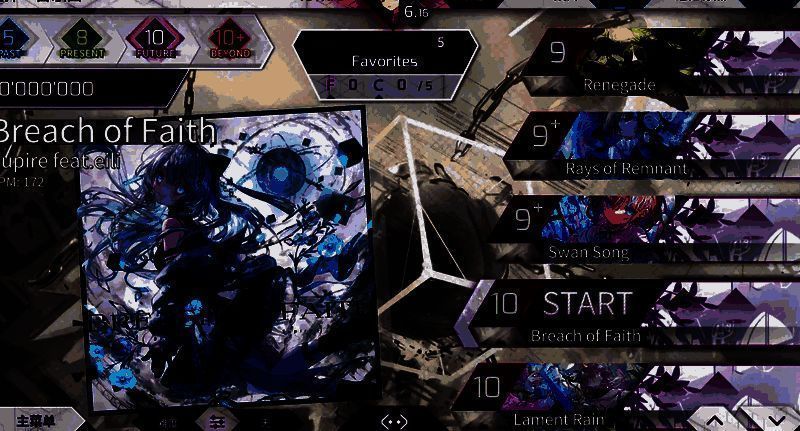Switch to Beyond difficulty
This screenshot has height=431, width=800.
coord(229,42)
